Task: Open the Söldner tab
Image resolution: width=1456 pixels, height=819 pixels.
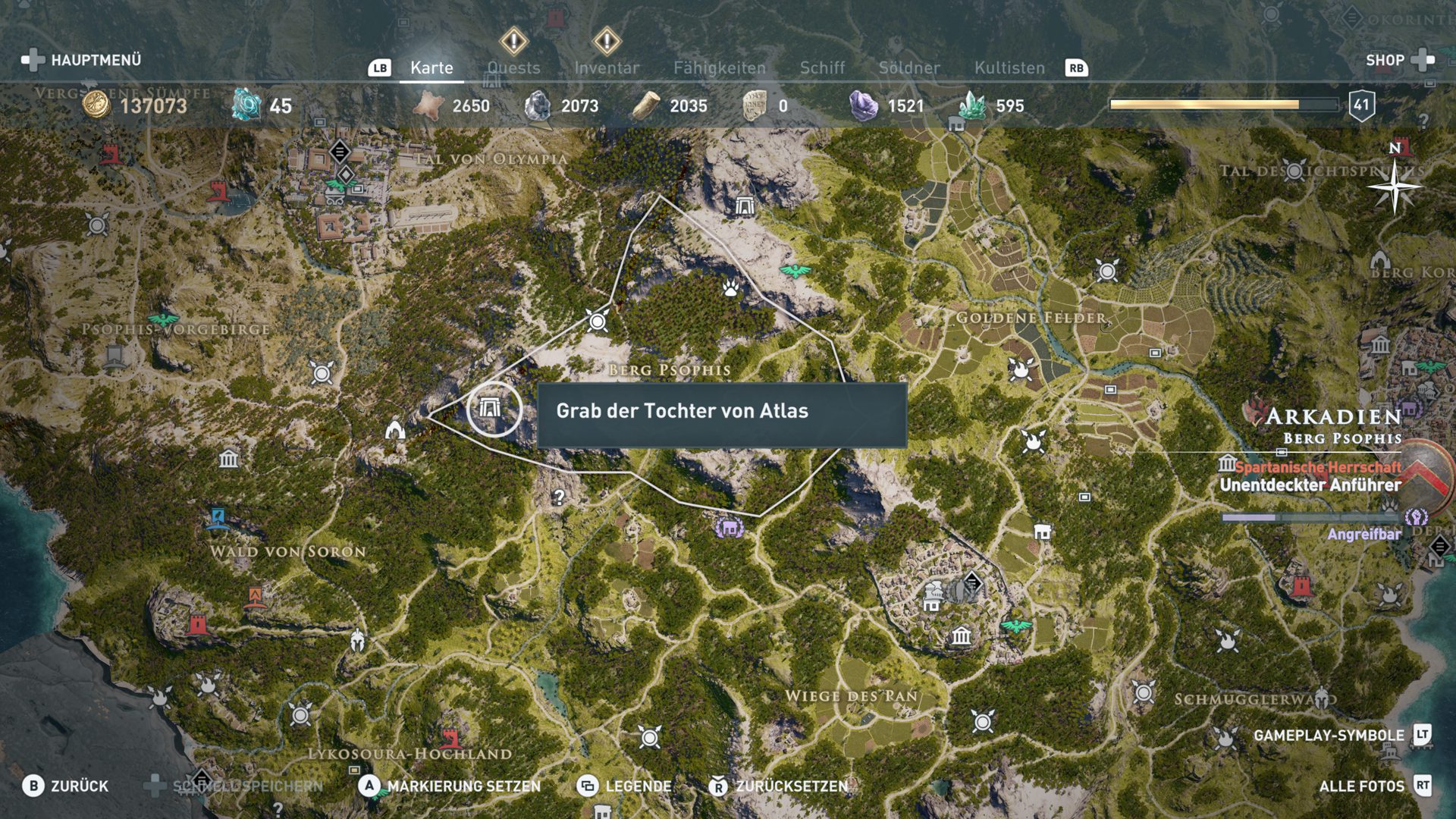Action: 908,67
